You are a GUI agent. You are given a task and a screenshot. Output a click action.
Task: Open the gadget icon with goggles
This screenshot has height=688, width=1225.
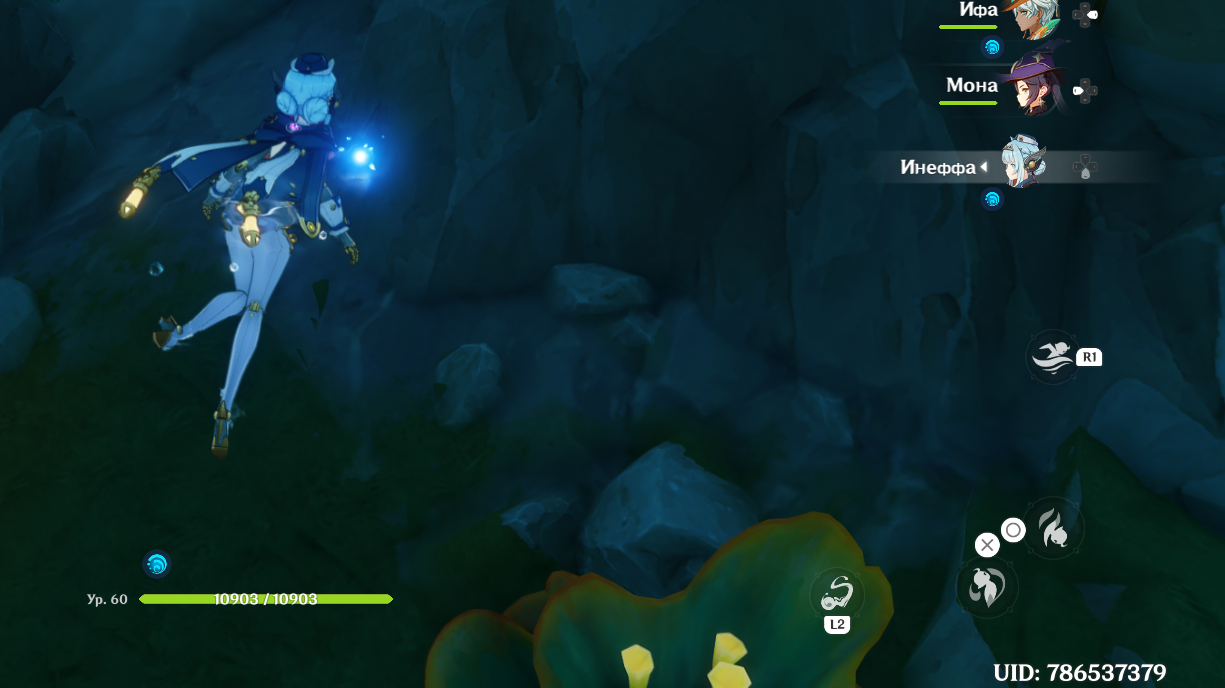tap(837, 594)
